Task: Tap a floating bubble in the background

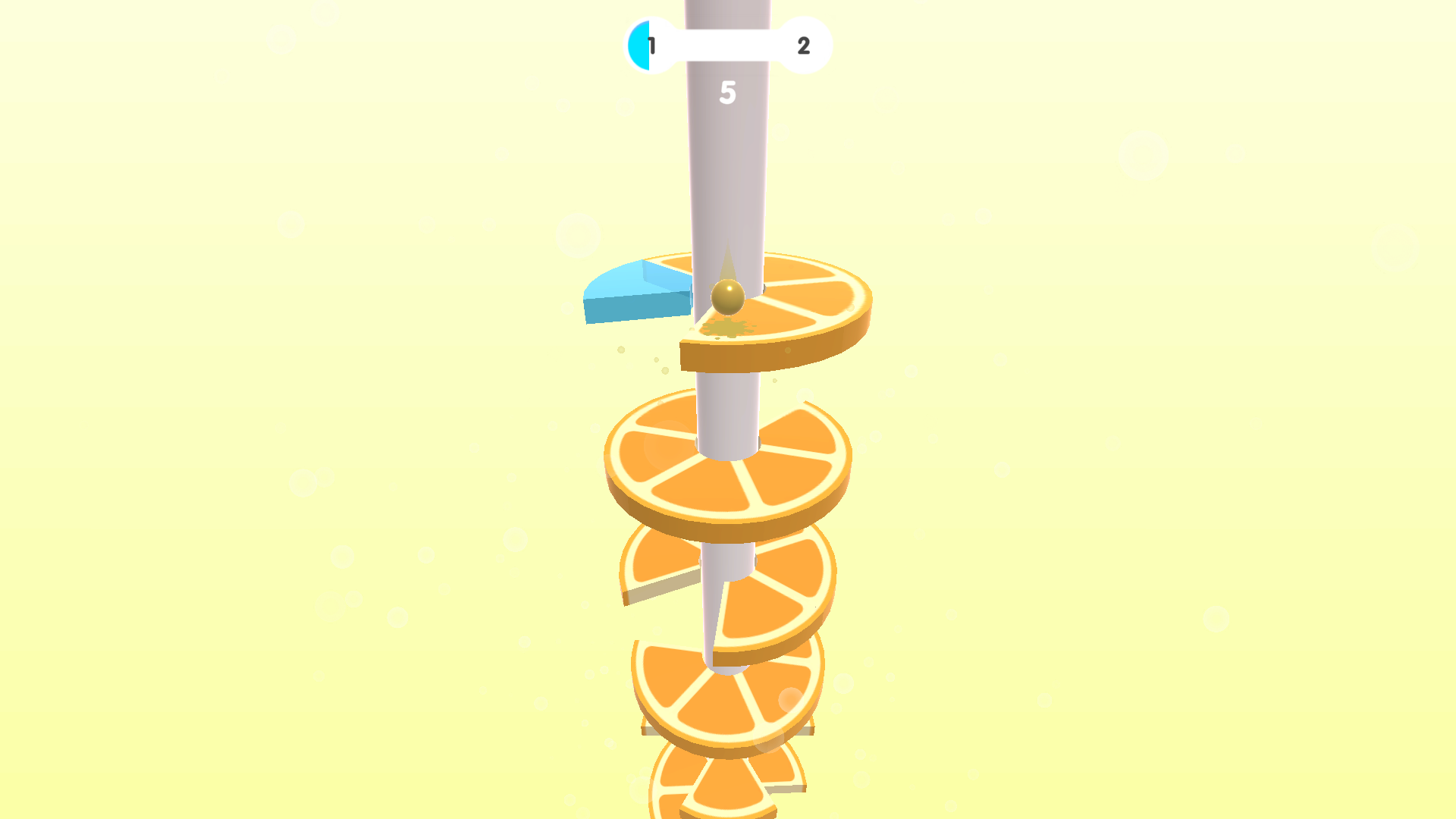Action: coord(1145,155)
